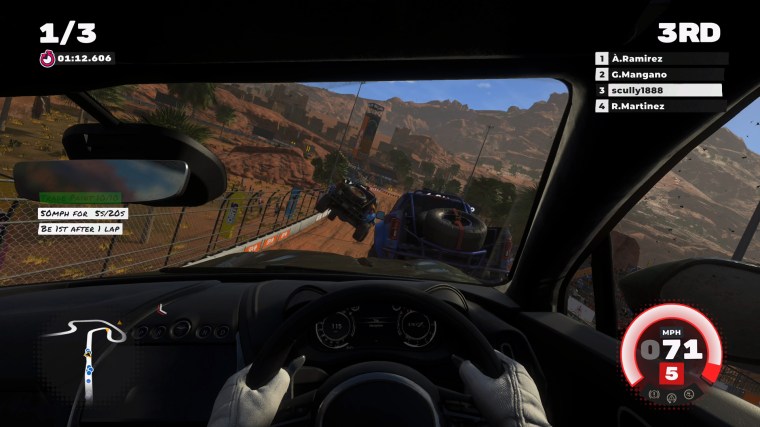Select A.Ramirez in the race standings
The height and width of the screenshot is (427, 760).
pos(660,59)
